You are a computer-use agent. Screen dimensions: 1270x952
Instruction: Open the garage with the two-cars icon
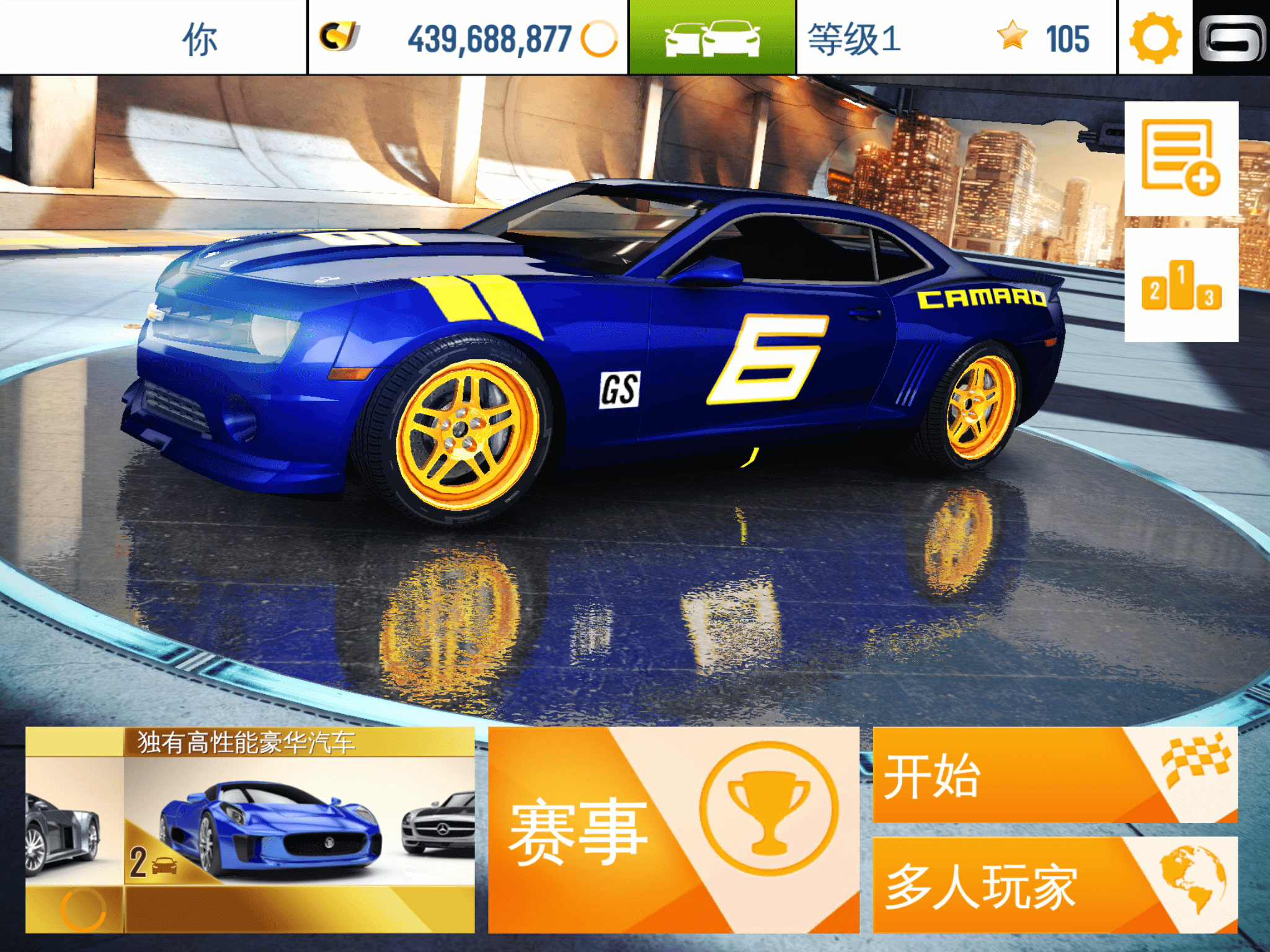[x=712, y=37]
